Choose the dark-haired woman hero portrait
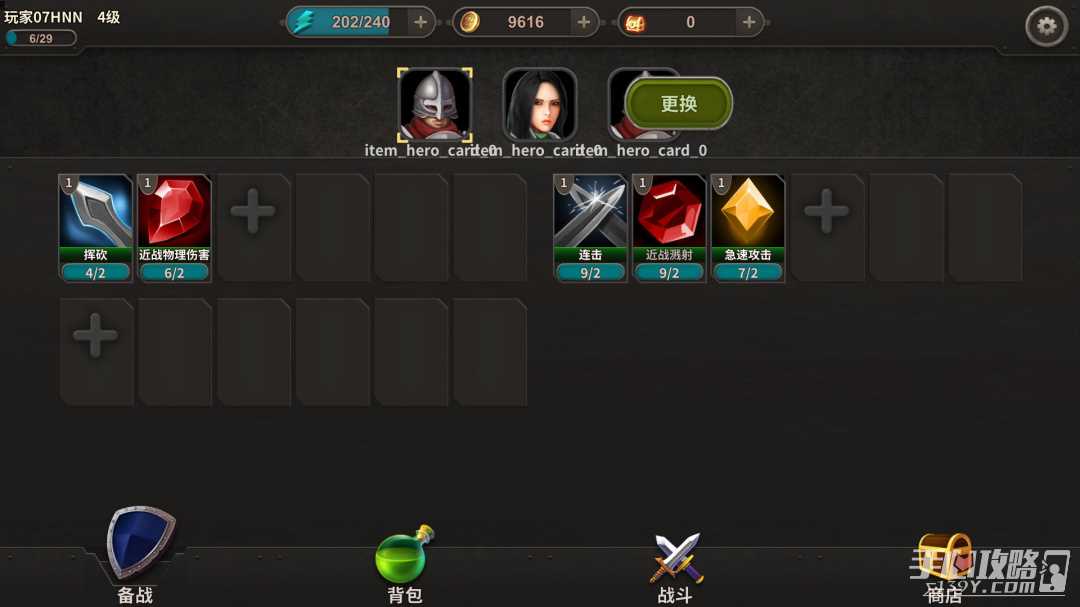 point(540,105)
